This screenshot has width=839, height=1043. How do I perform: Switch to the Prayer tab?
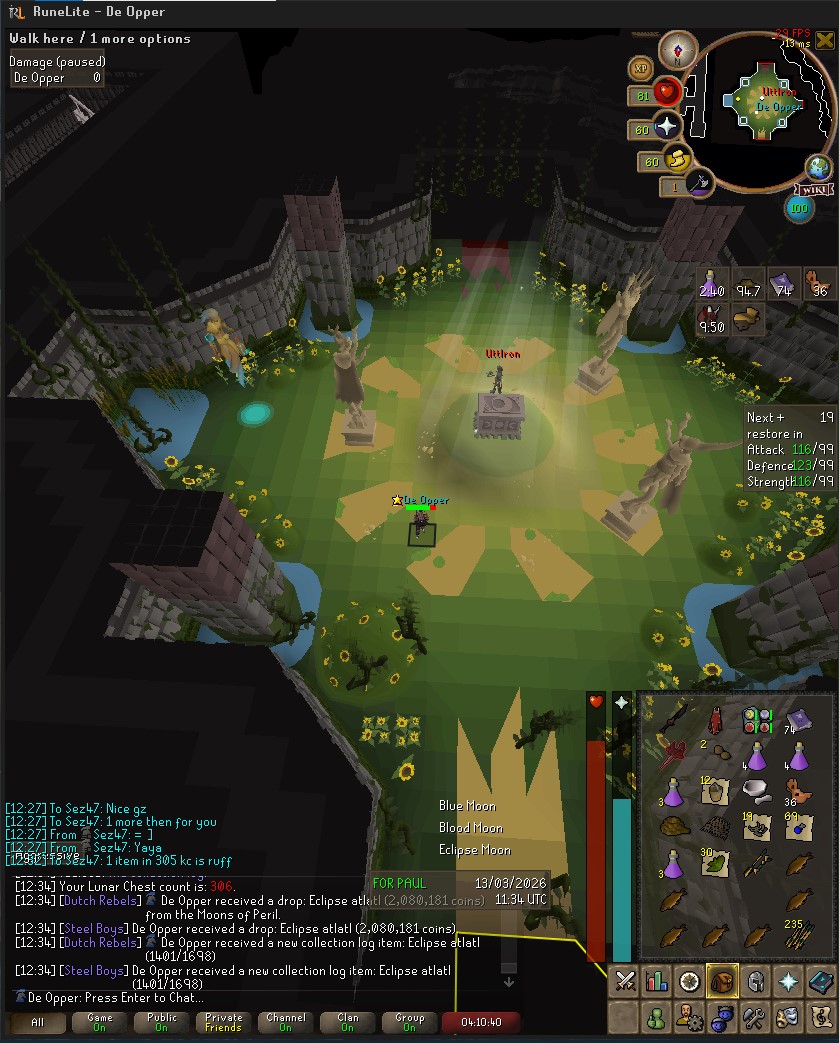[787, 982]
